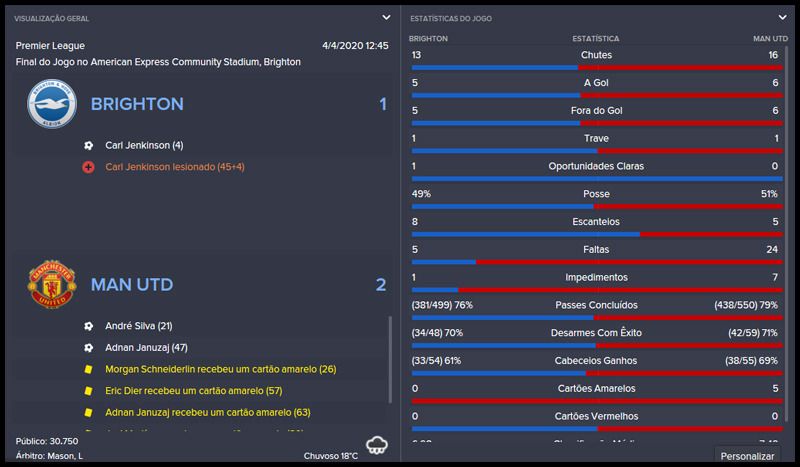This screenshot has height=467, width=800.
Task: View Adnan Januzaj's goal event (47)
Action: pyautogui.click(x=146, y=347)
